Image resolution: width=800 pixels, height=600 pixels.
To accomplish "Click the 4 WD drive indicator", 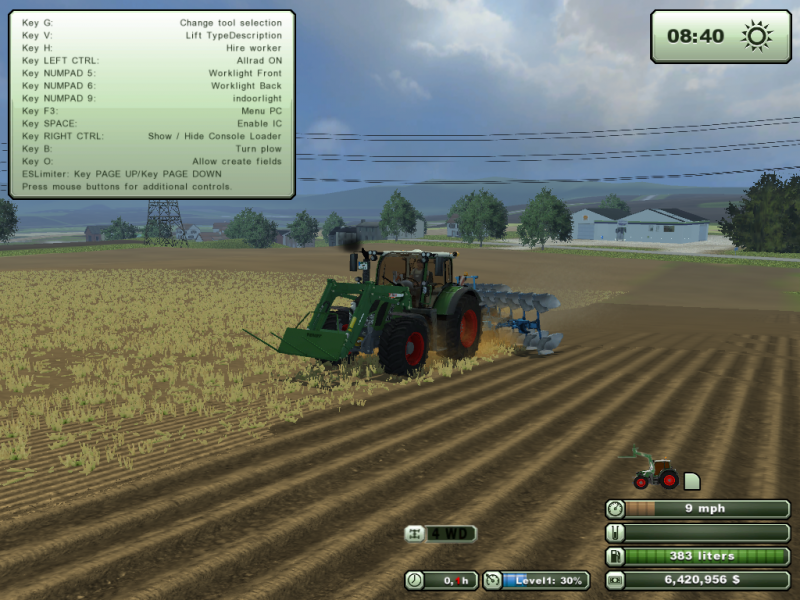I will (440, 534).
